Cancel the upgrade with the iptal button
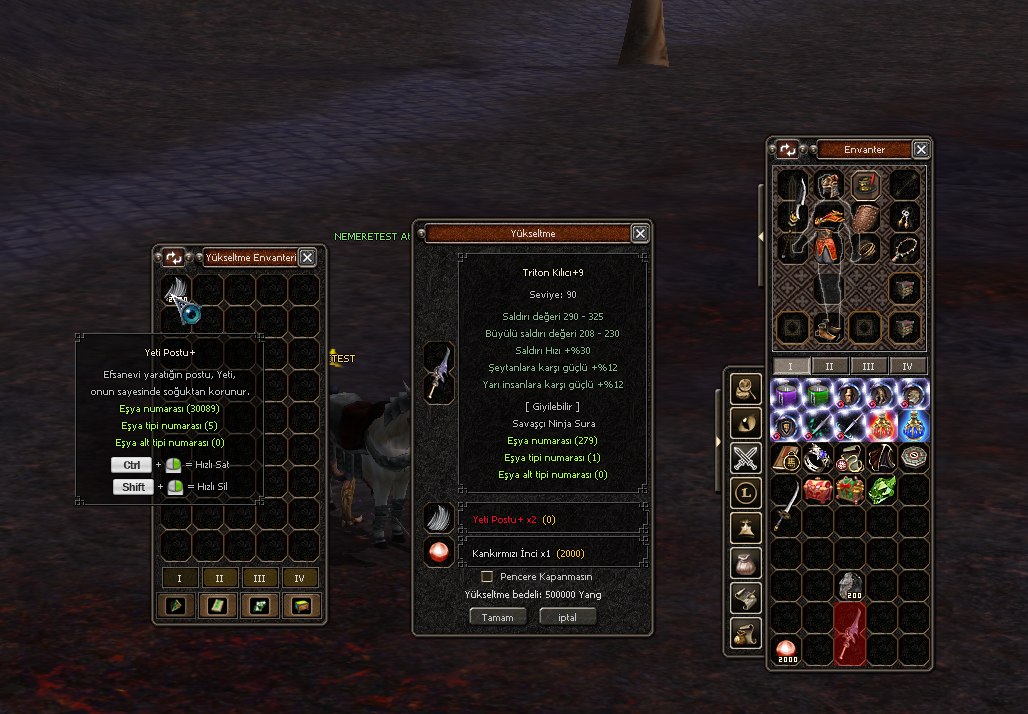 (x=567, y=617)
